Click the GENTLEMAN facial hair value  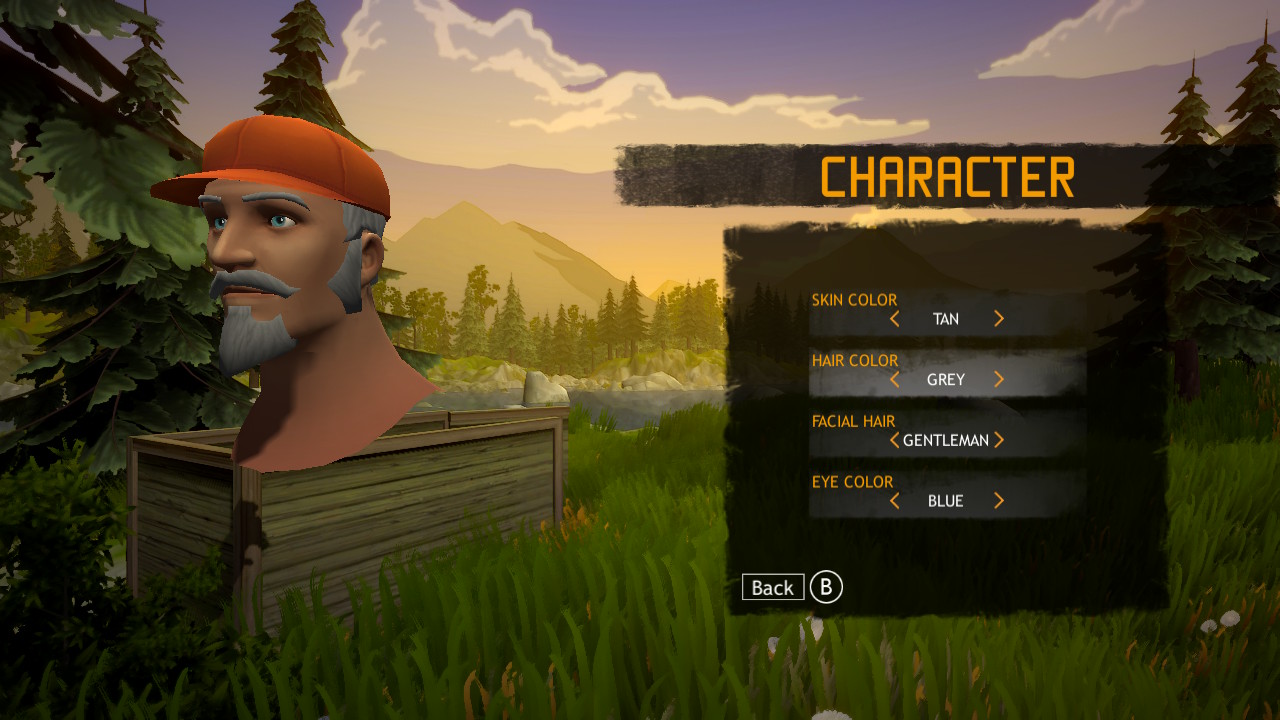(x=946, y=440)
